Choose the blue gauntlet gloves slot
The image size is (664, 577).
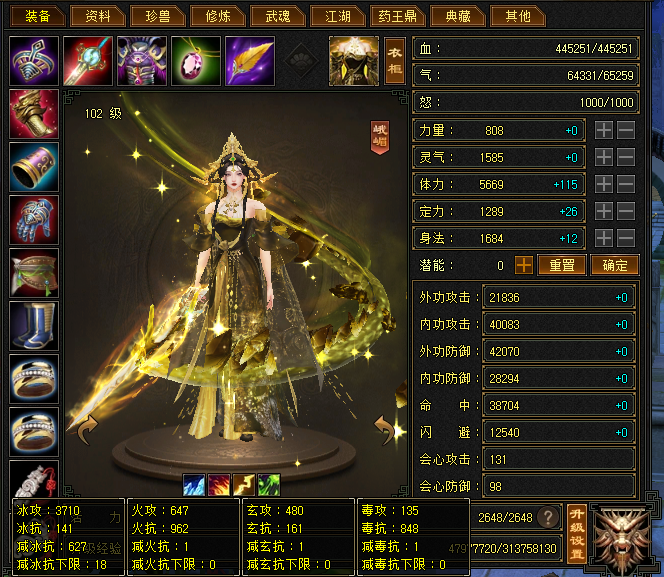pyautogui.click(x=33, y=219)
